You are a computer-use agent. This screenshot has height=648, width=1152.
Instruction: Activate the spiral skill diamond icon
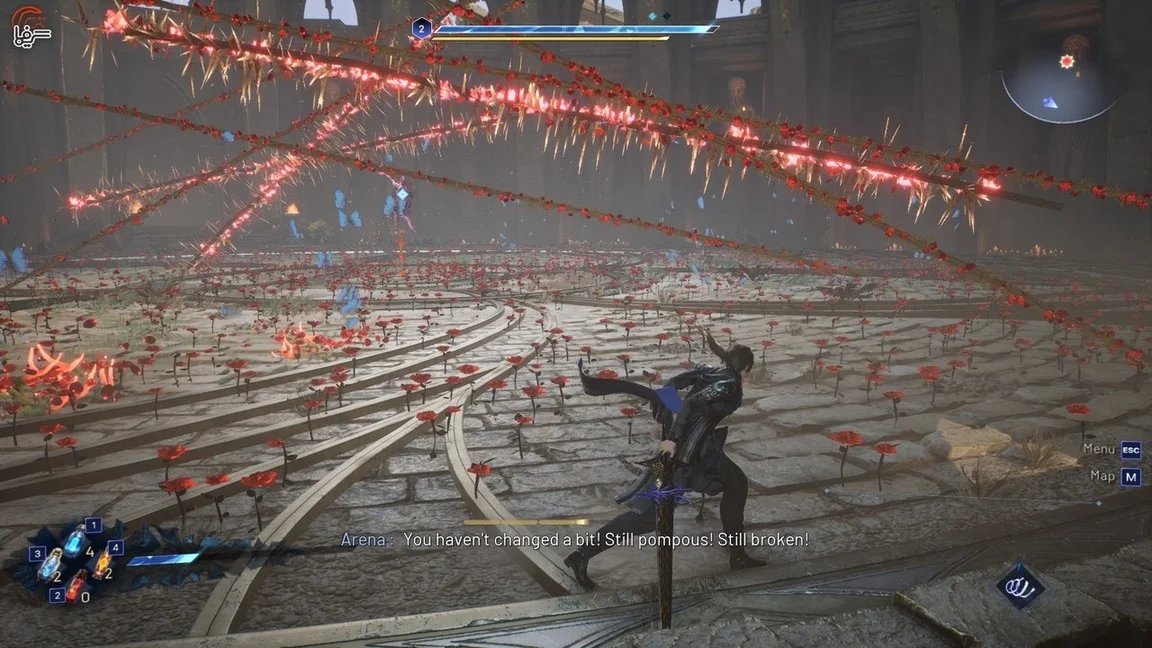point(1020,585)
